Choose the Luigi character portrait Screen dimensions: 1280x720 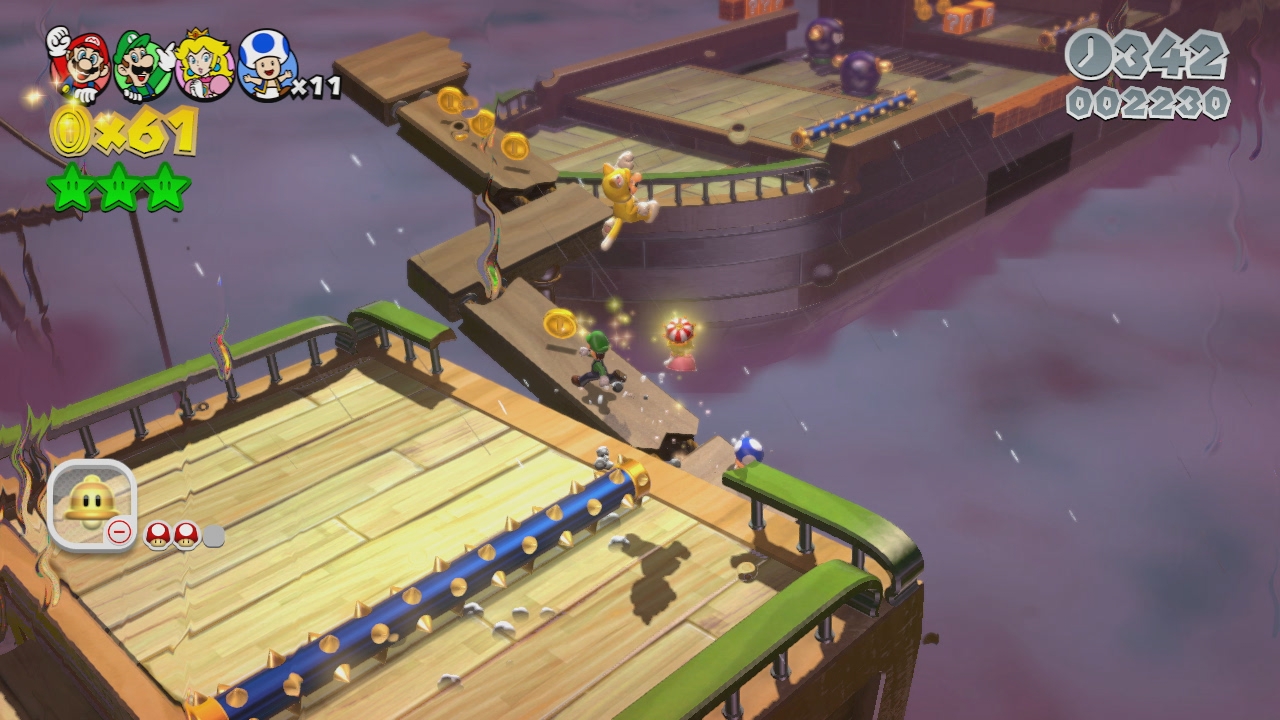[142, 66]
